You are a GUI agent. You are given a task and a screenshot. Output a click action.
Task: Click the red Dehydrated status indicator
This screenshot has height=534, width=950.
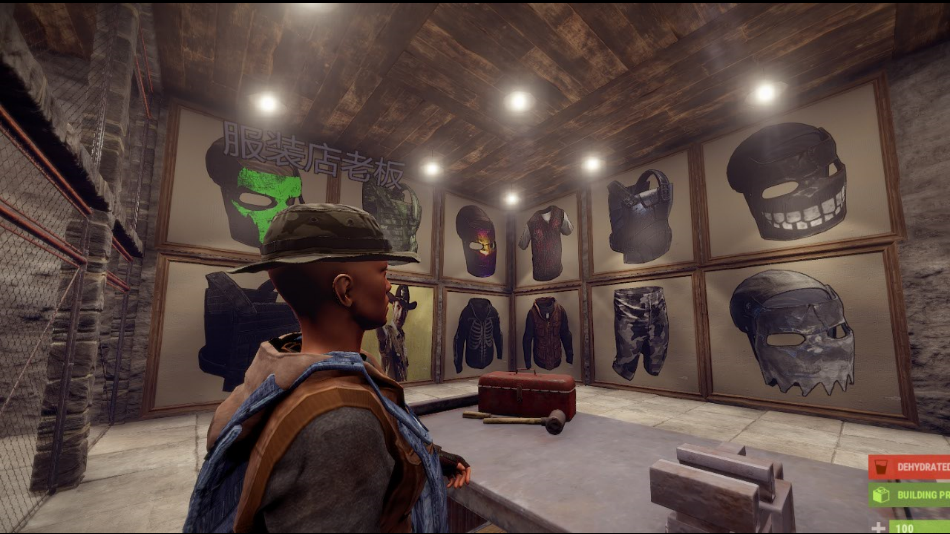tap(909, 466)
